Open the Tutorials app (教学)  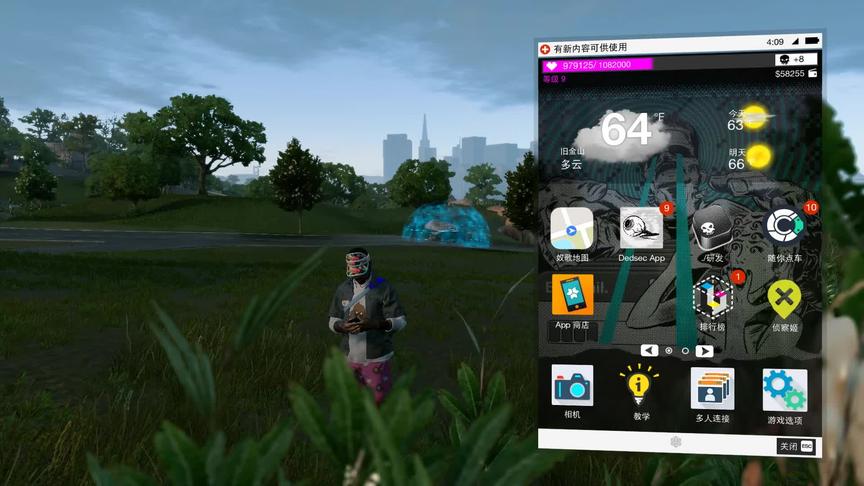click(x=641, y=387)
